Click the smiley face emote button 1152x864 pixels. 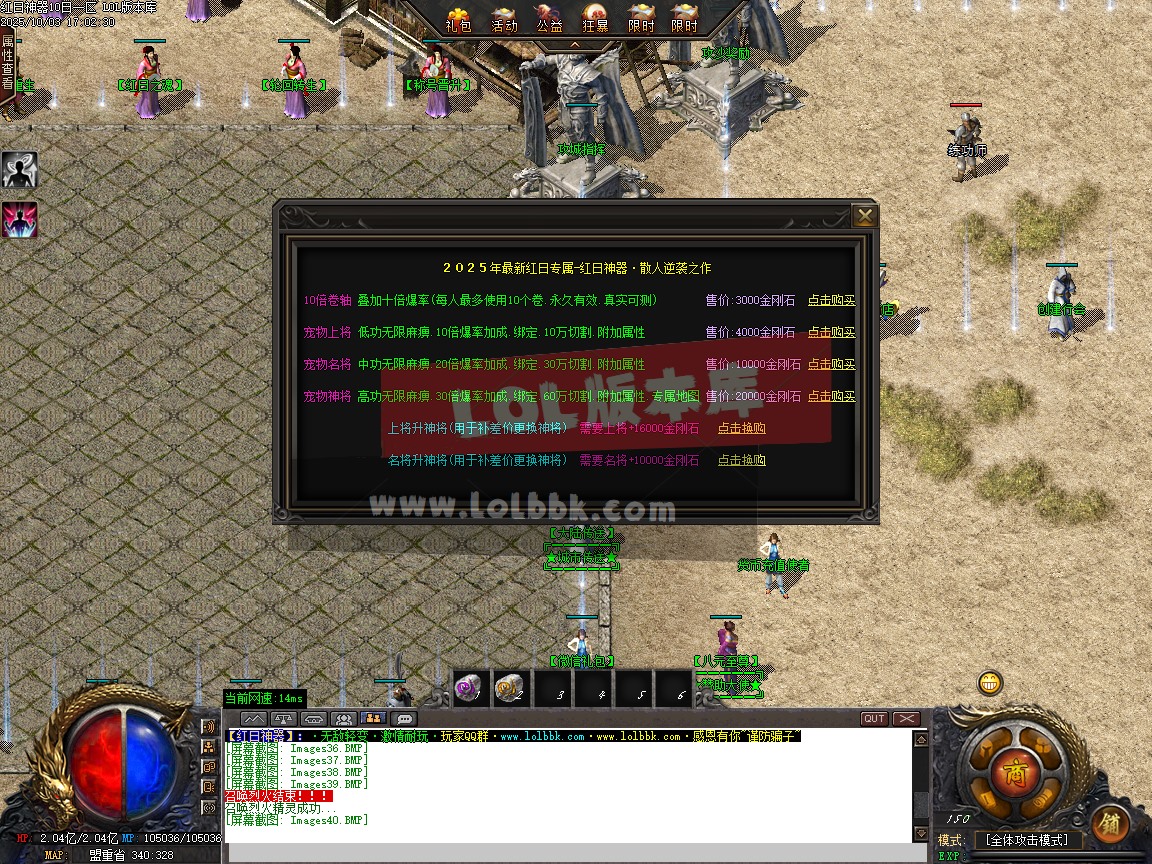pyautogui.click(x=989, y=683)
